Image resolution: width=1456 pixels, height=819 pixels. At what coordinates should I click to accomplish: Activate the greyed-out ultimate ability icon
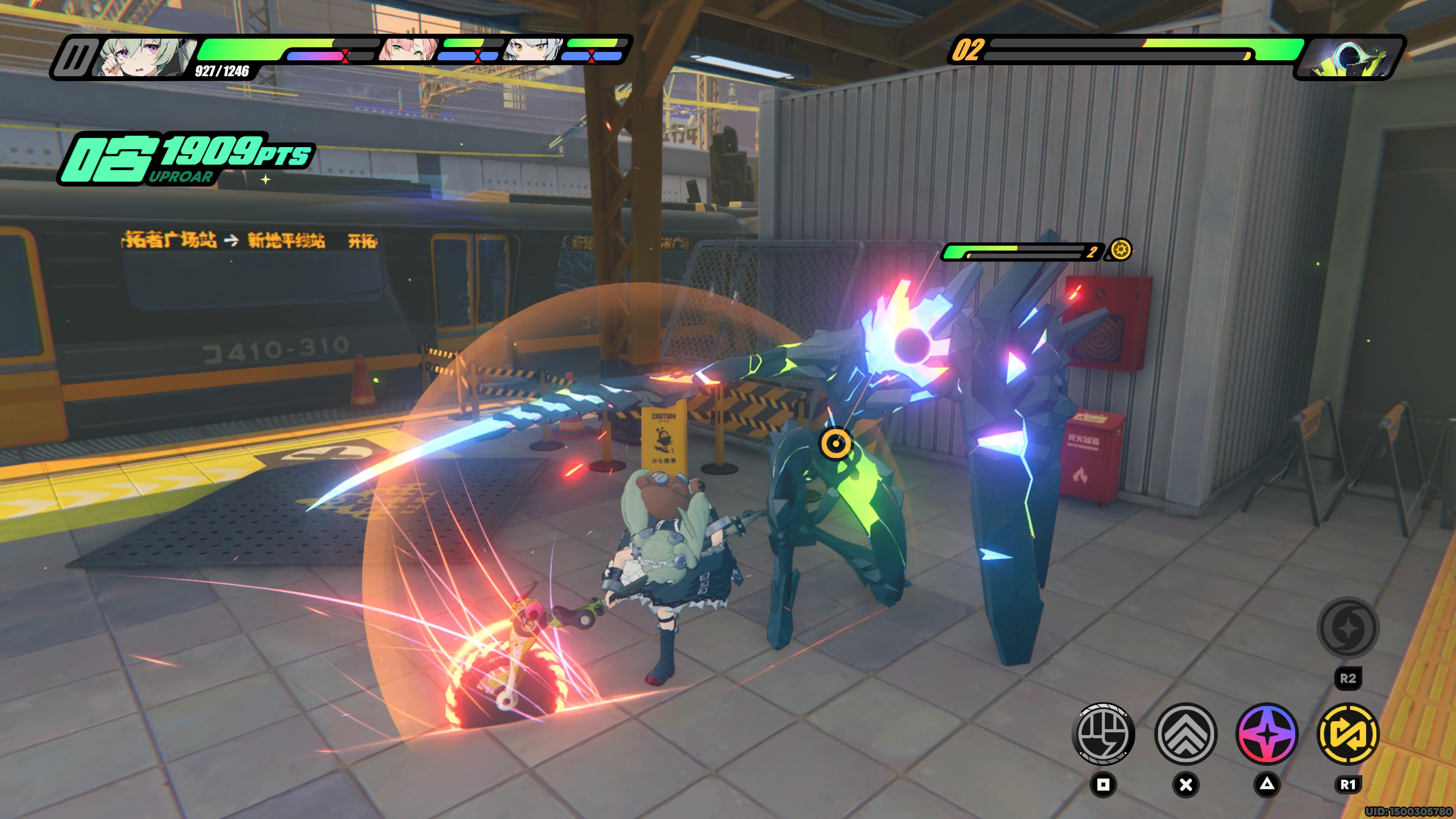[x=1348, y=628]
